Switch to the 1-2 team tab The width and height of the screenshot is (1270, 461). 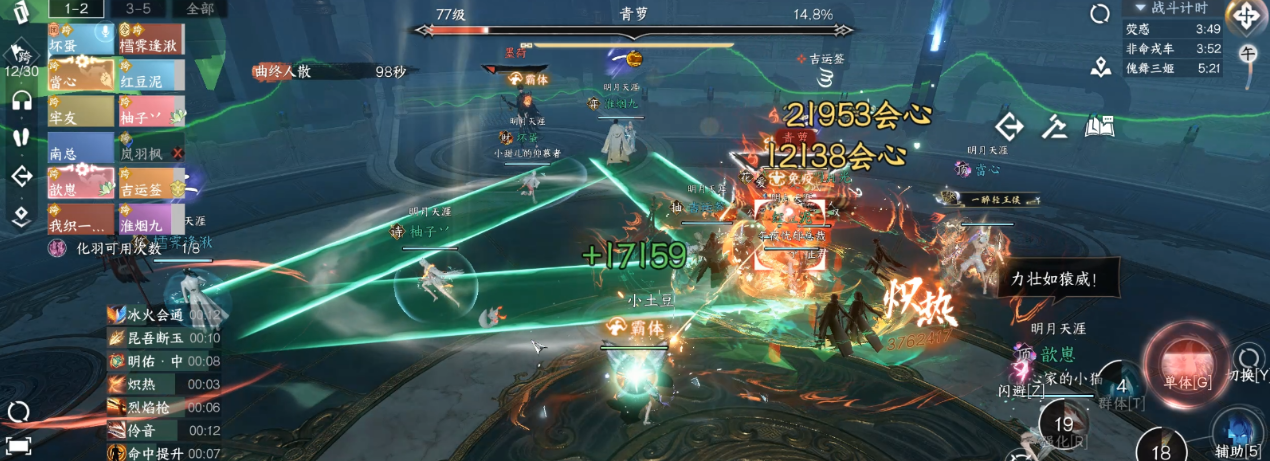click(x=76, y=9)
